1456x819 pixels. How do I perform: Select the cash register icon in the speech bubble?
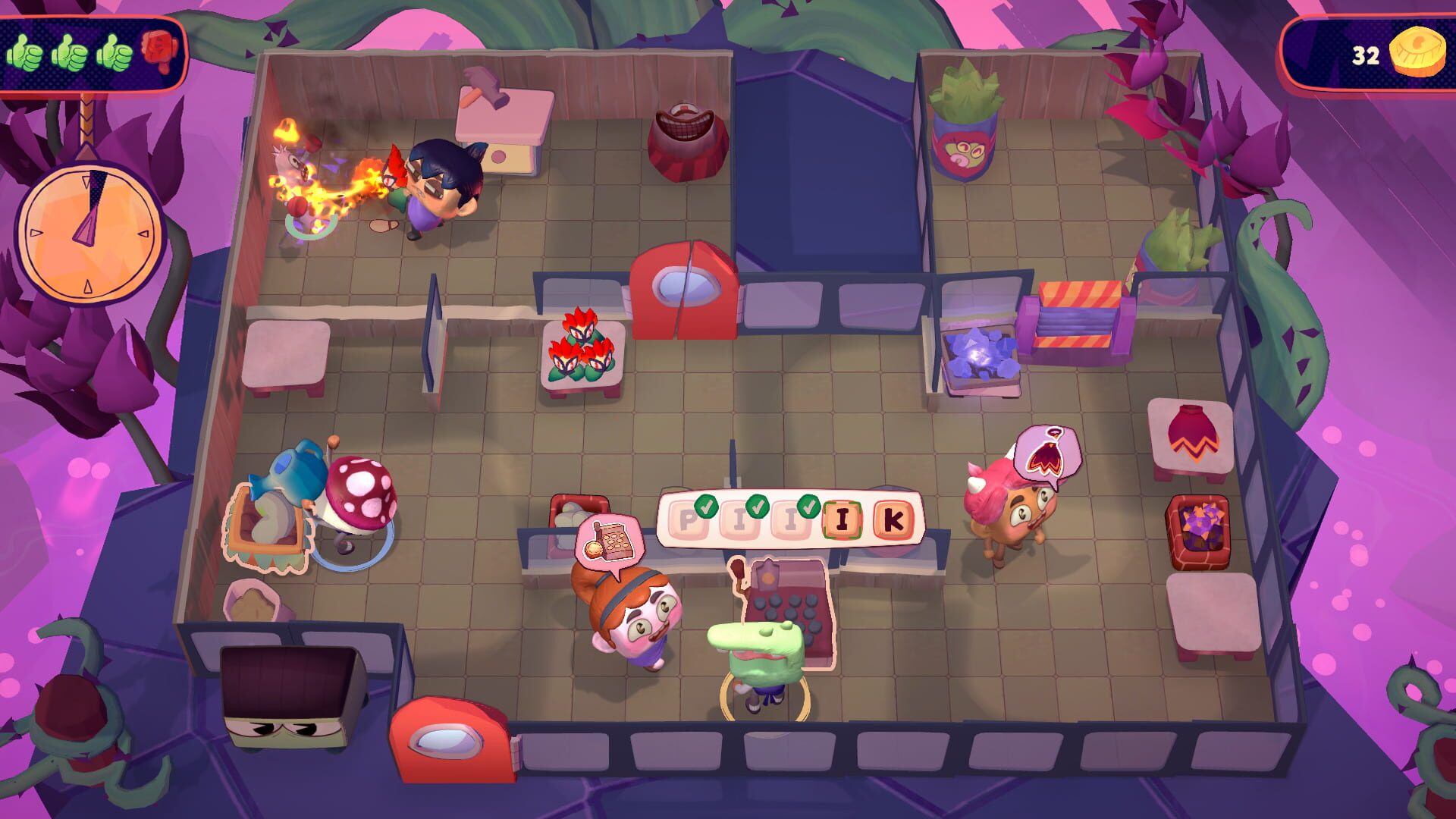click(614, 542)
